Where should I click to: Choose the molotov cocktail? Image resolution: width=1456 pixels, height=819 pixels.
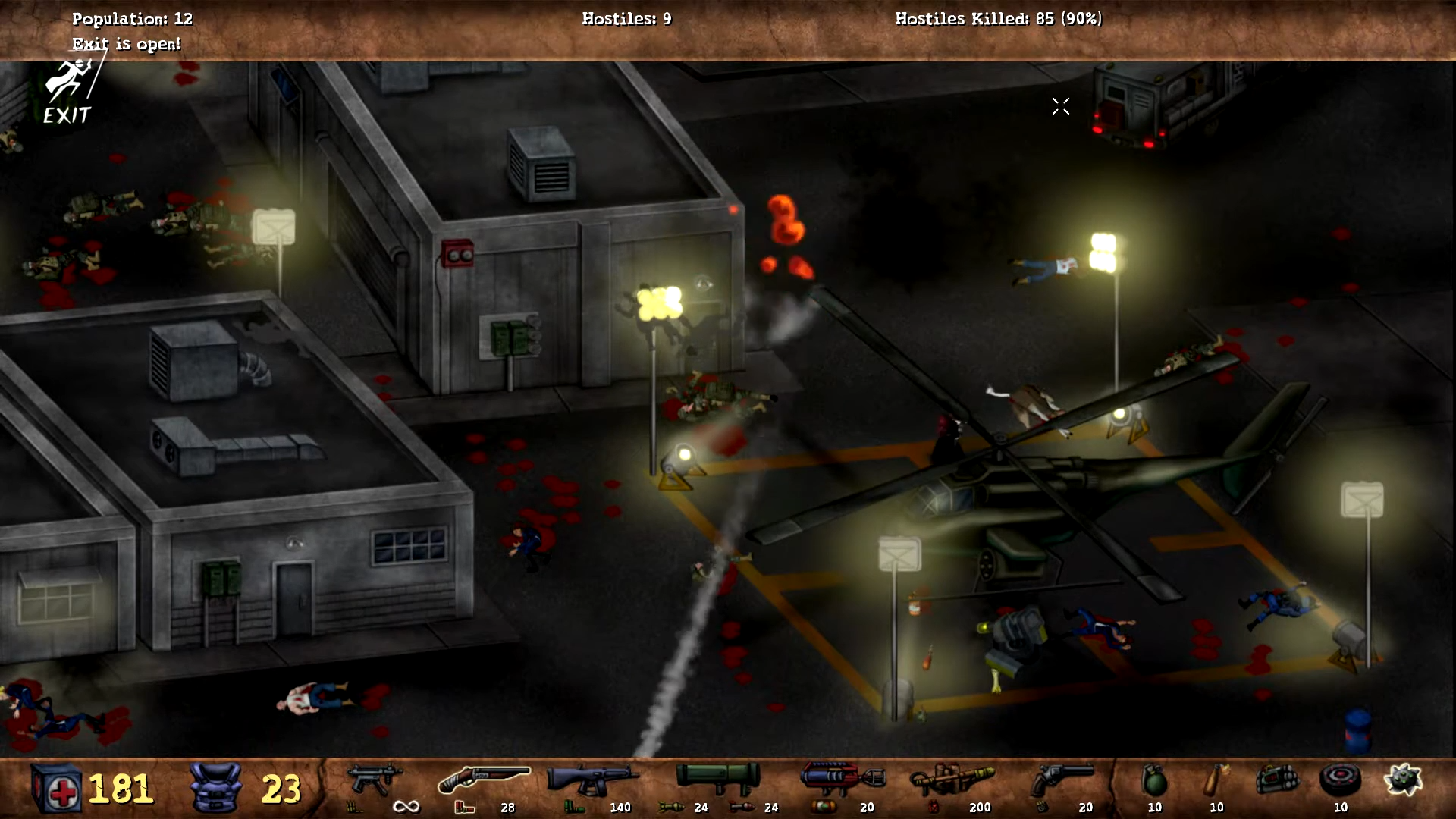tap(1216, 780)
